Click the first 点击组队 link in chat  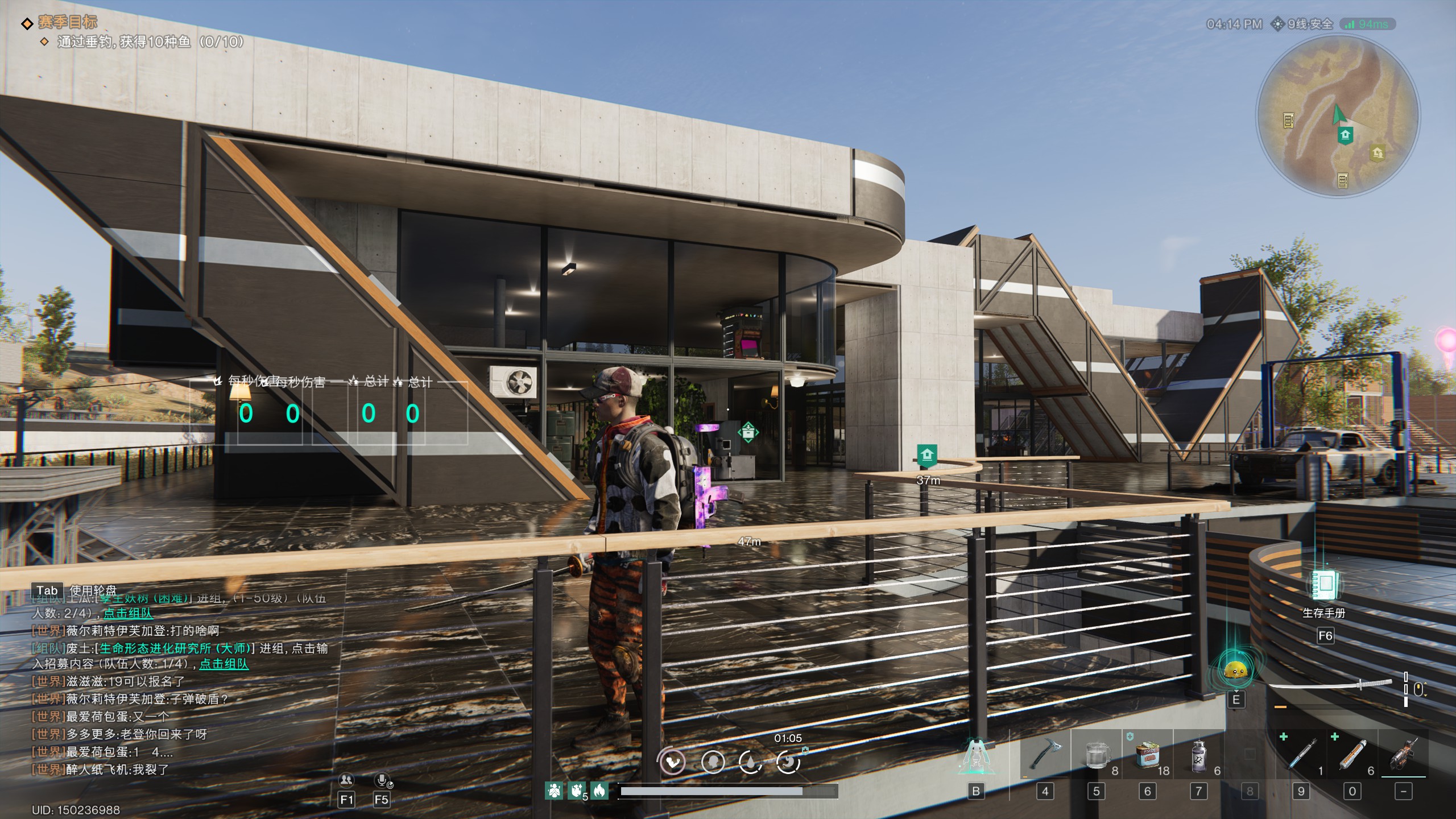pos(128,613)
